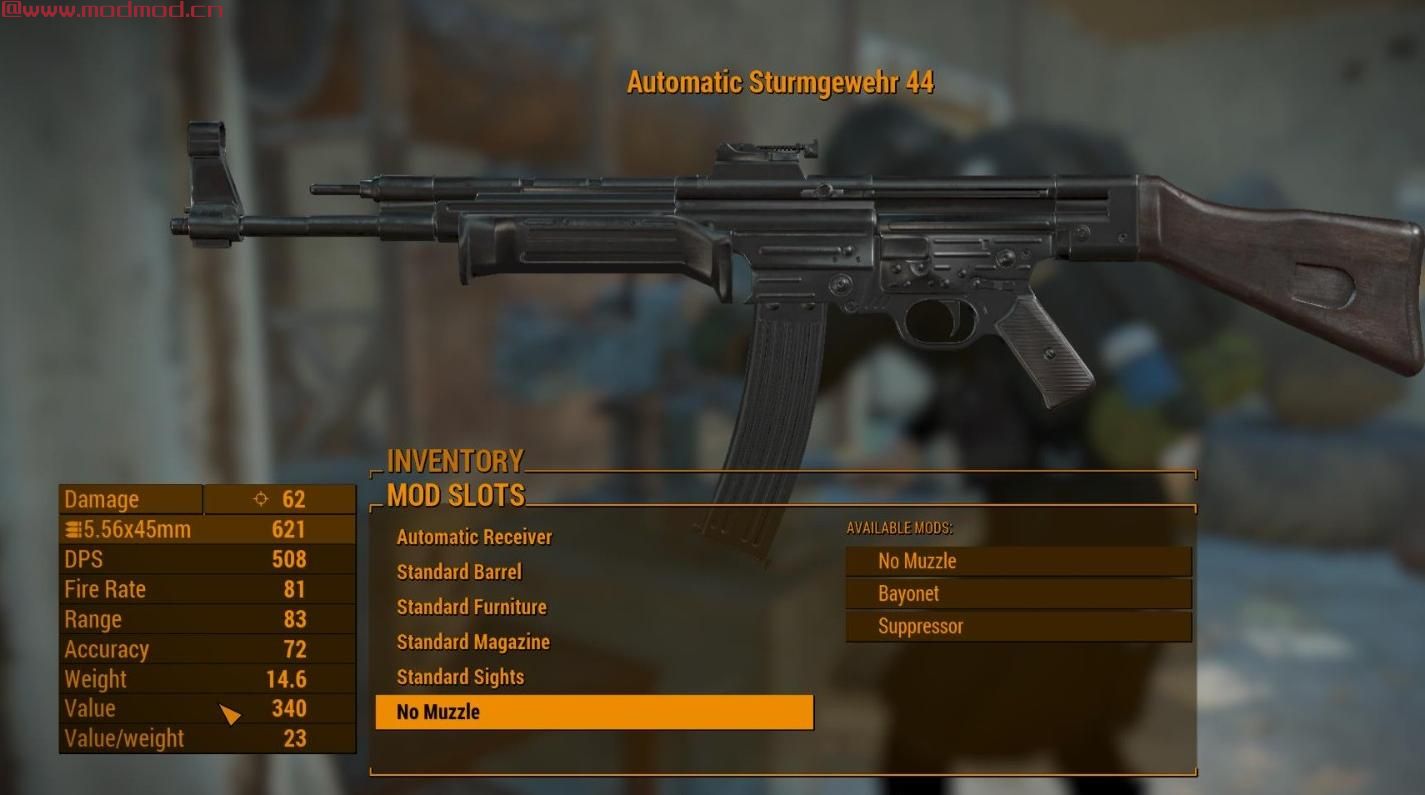Switch to the INVENTORY tab
The height and width of the screenshot is (795, 1425).
pos(451,460)
